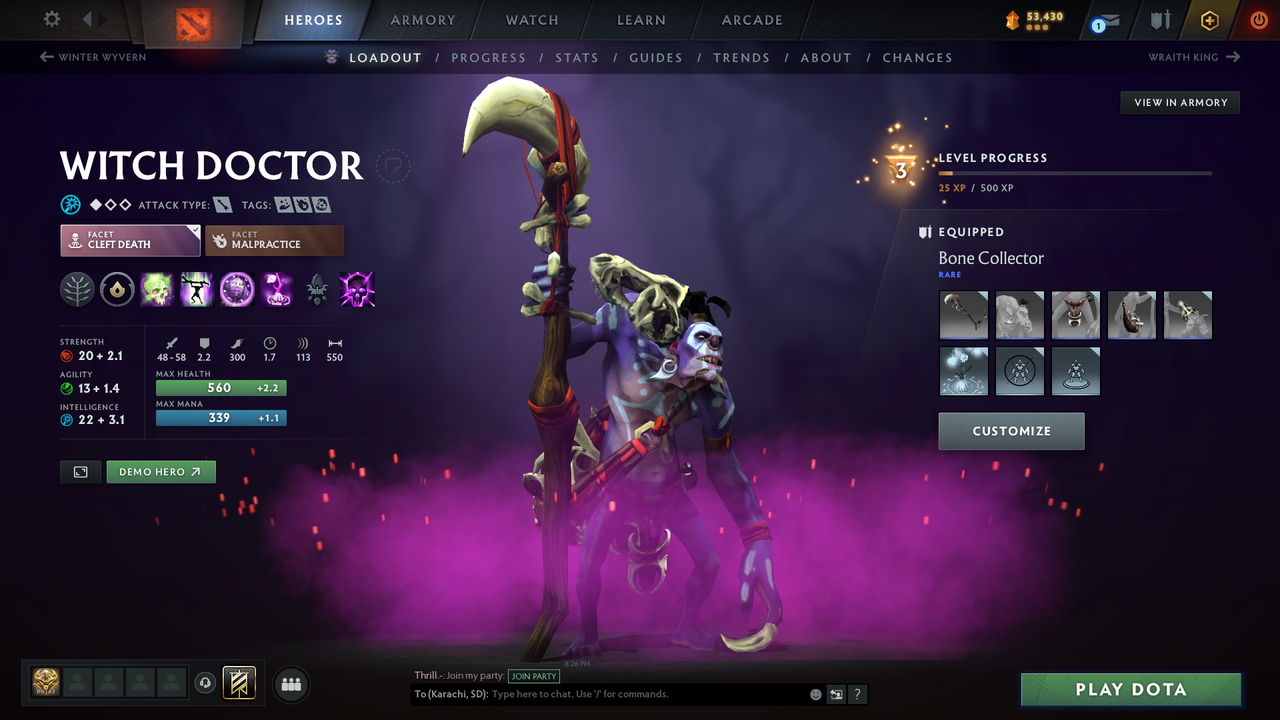
Task: Select the Cleft Death facet
Action: pyautogui.click(x=130, y=240)
